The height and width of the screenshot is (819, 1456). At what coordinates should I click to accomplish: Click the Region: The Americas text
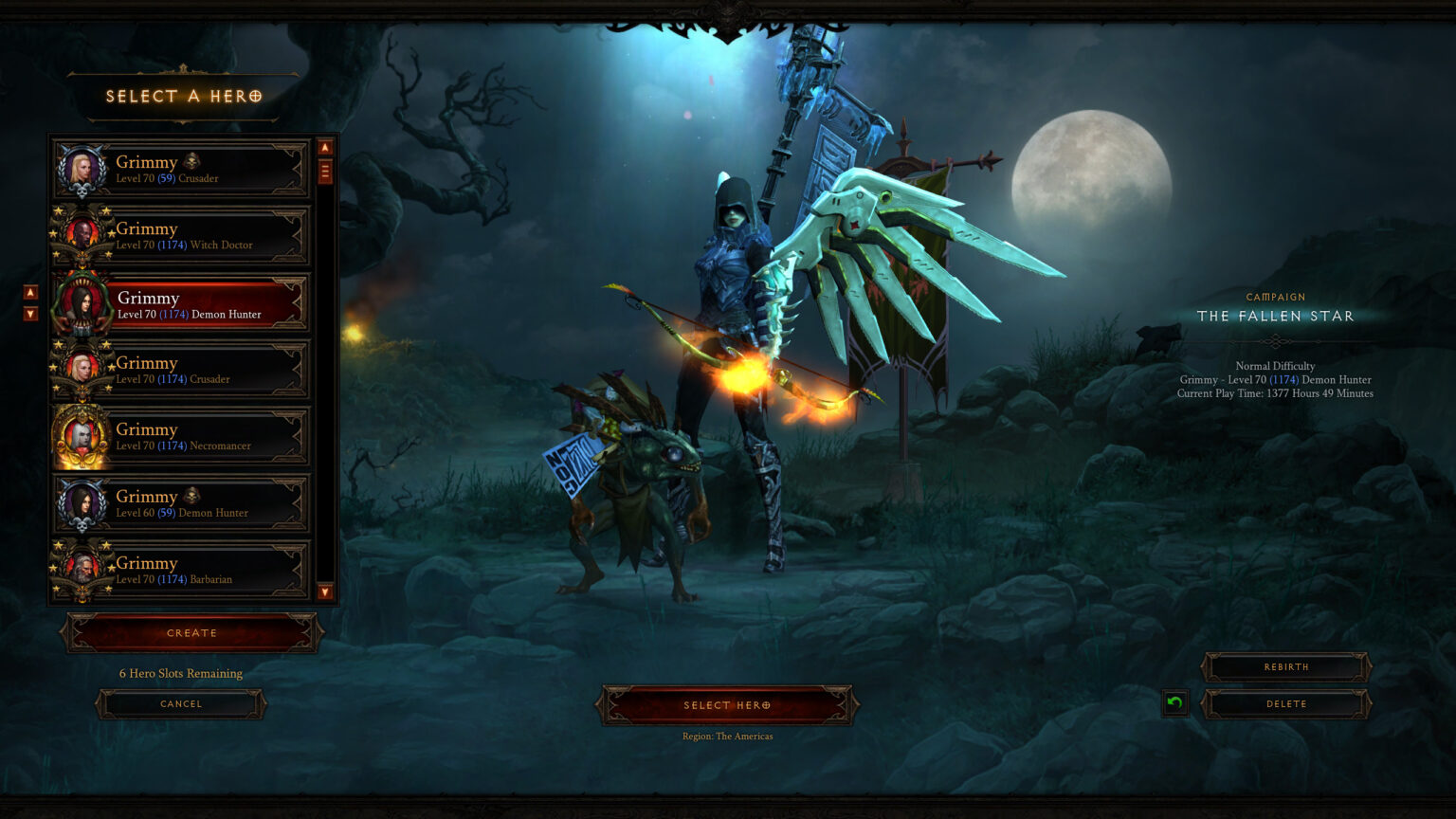point(727,736)
